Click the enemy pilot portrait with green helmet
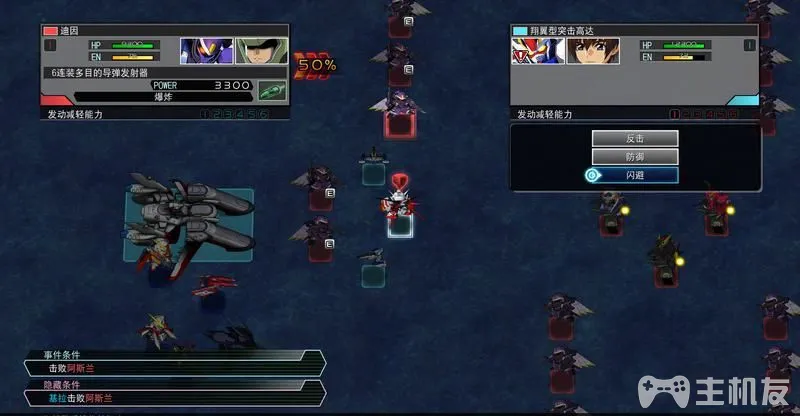The width and height of the screenshot is (800, 416). [262, 51]
